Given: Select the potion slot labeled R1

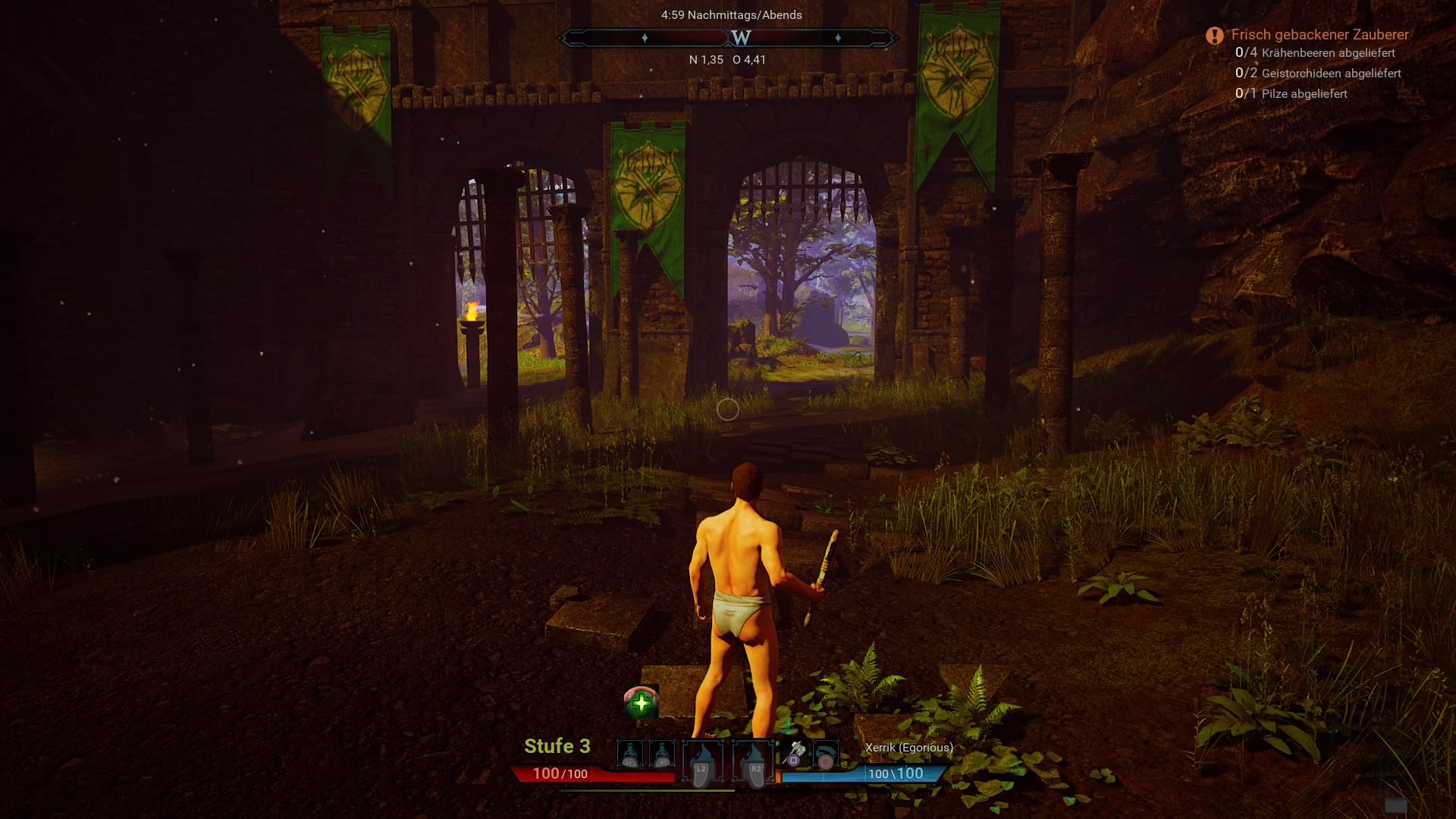Looking at the screenshot, I should 663,755.
